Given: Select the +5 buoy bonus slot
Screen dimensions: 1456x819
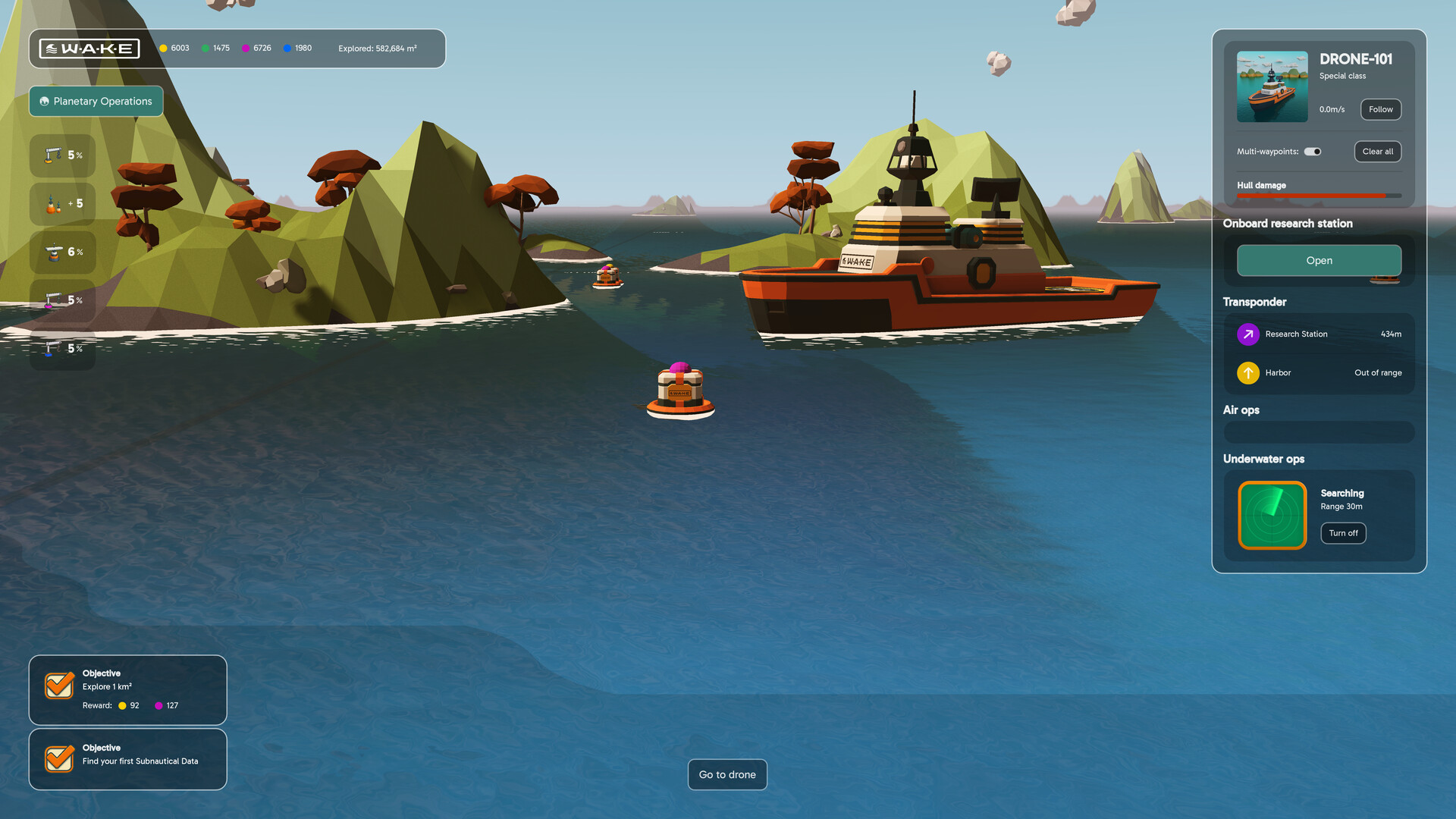Looking at the screenshot, I should click(63, 204).
